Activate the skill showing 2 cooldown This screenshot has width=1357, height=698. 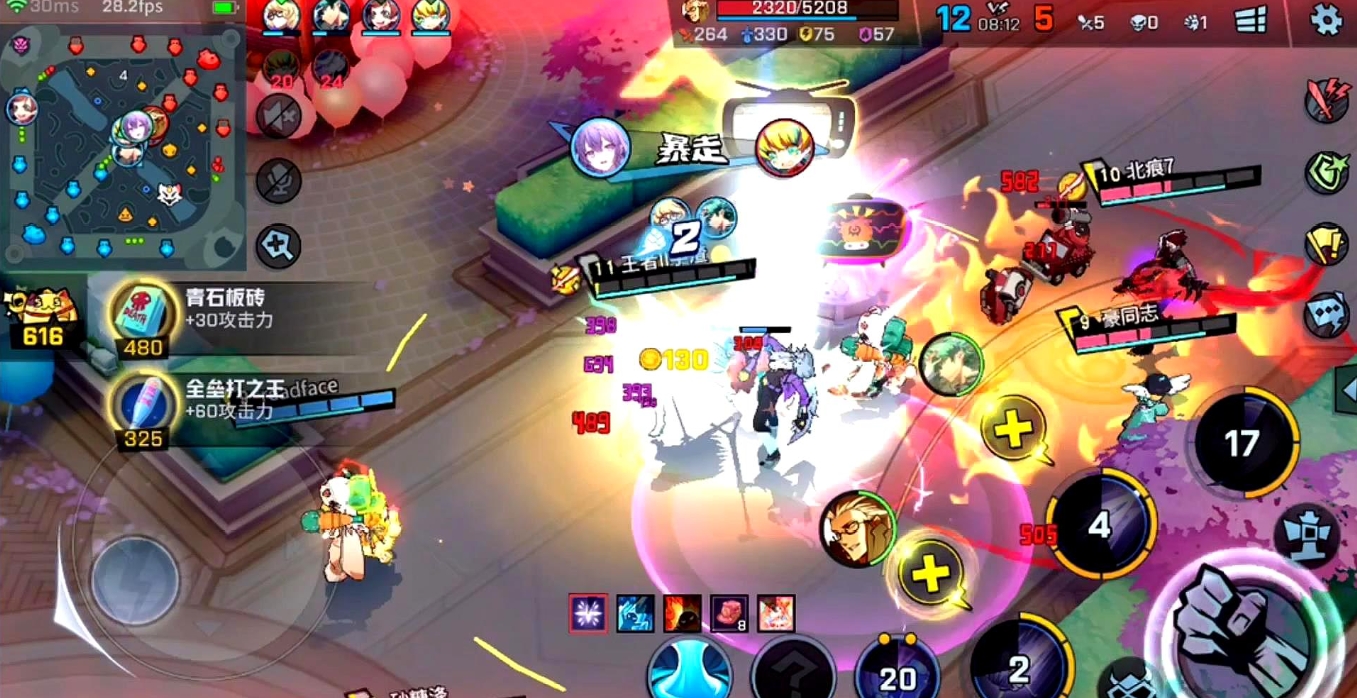[x=1019, y=665]
